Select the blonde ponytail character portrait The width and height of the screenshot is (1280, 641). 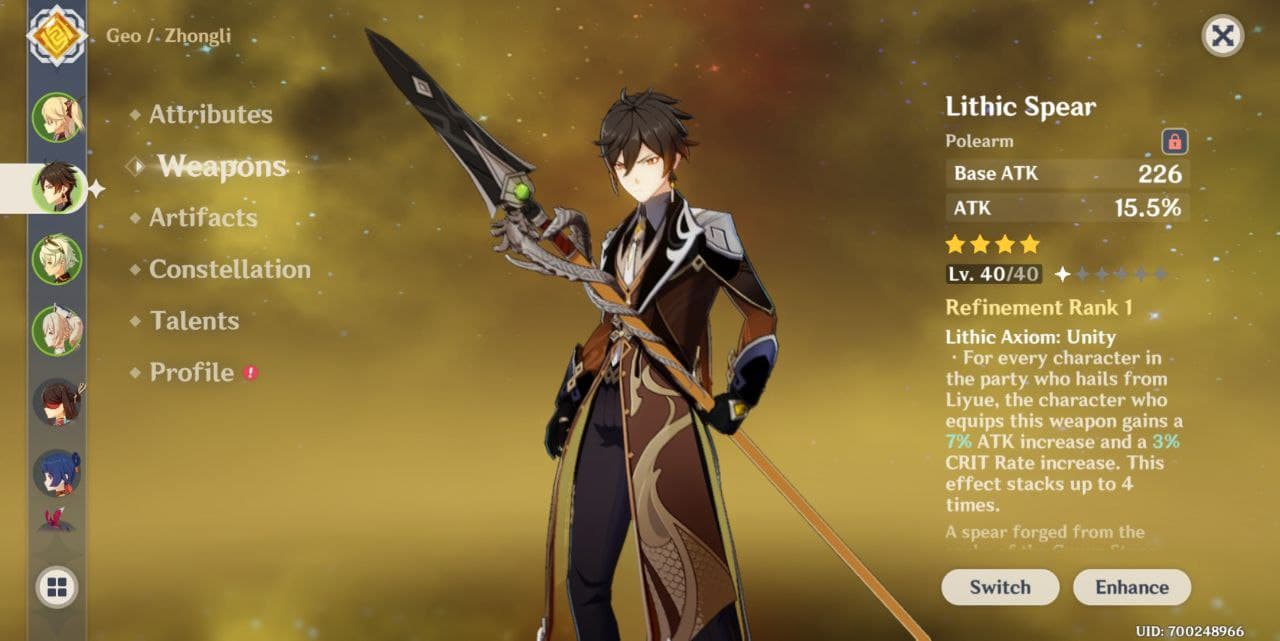pyautogui.click(x=57, y=117)
